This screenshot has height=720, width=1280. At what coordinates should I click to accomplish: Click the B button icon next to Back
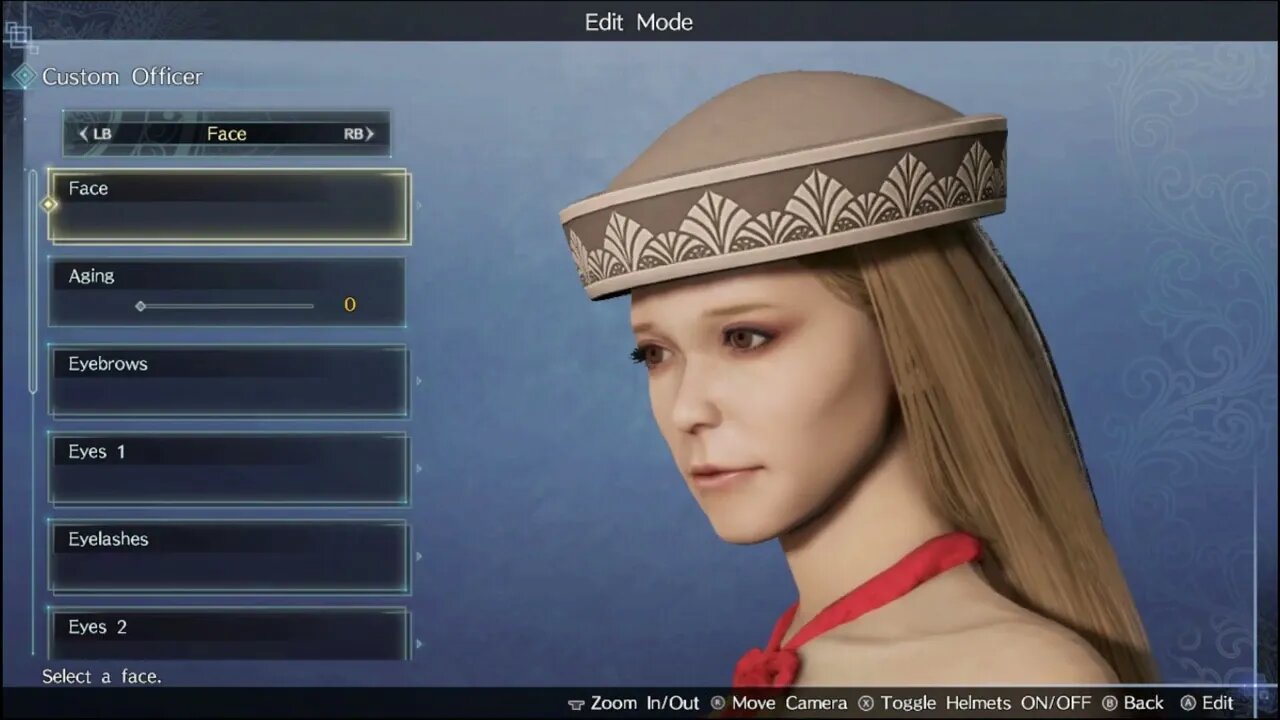click(x=1109, y=703)
